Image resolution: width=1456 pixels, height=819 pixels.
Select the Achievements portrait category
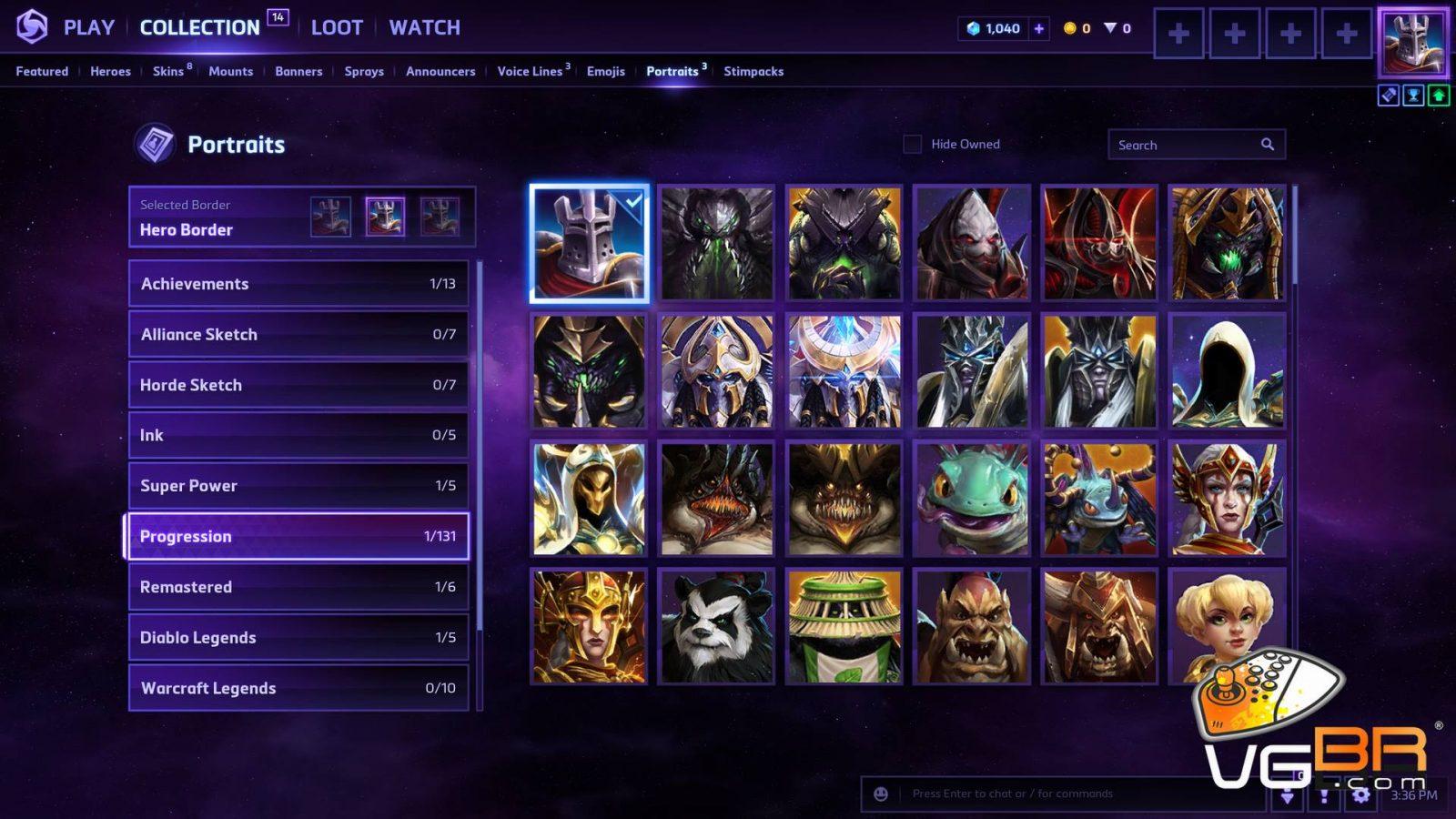tap(298, 284)
